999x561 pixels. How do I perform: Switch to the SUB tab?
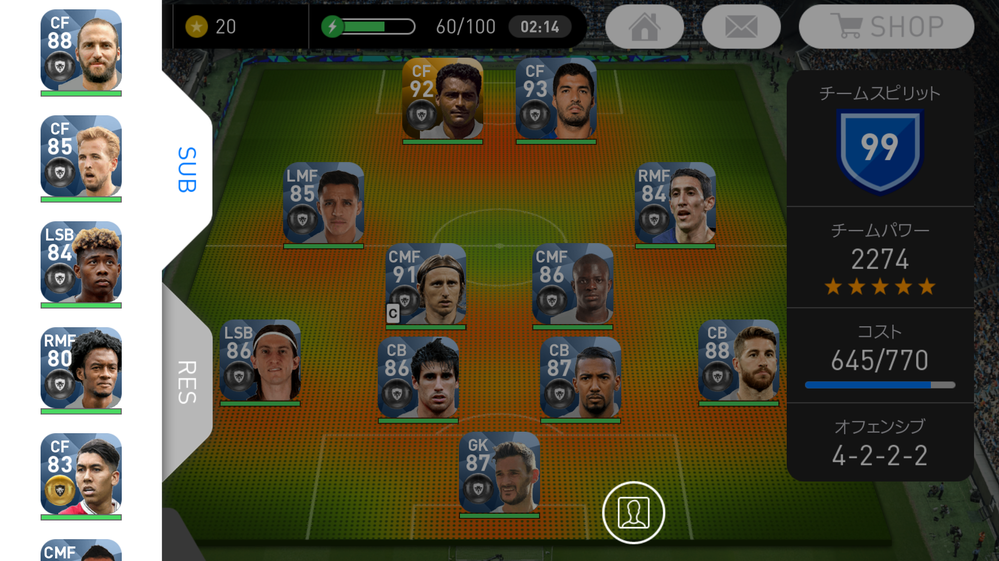point(187,169)
